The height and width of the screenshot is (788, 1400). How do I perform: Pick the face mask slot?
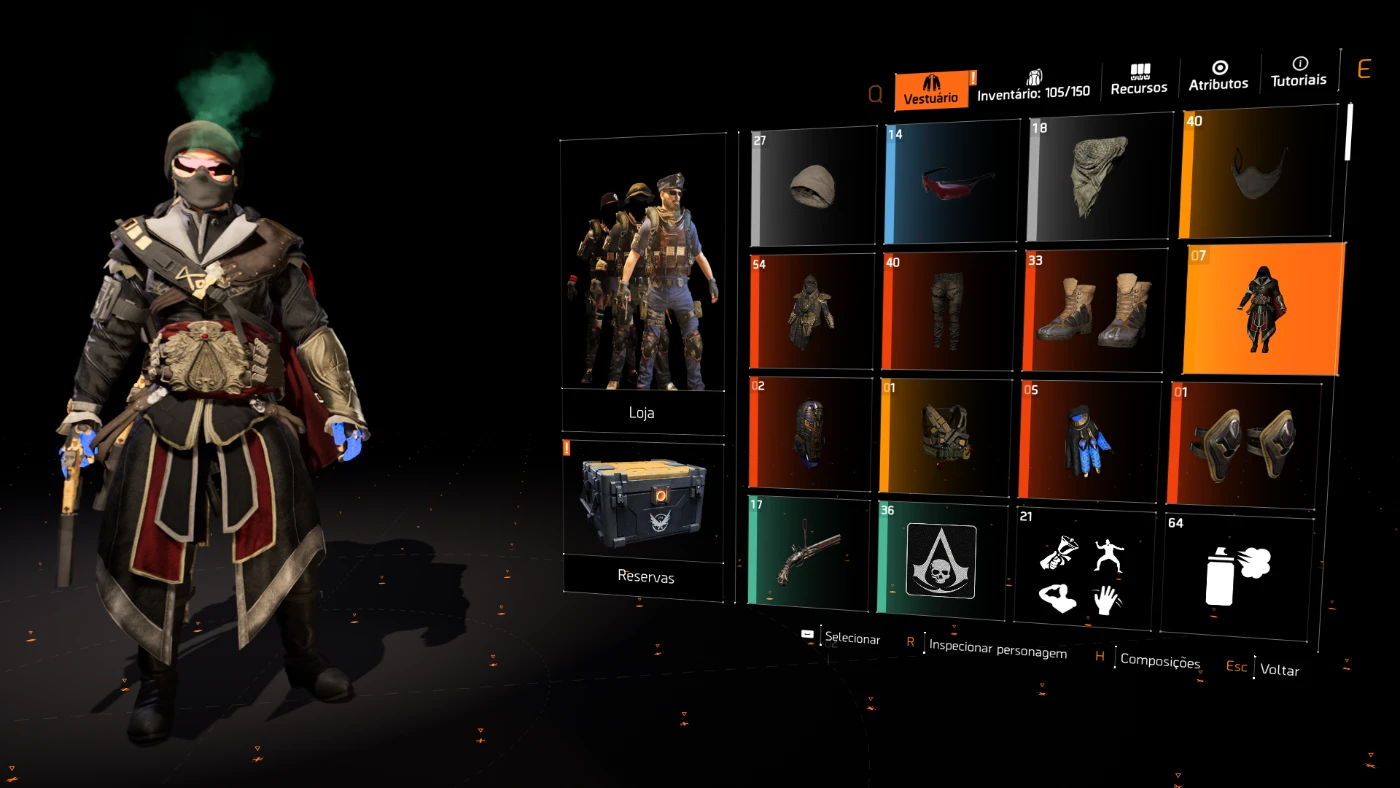[1259, 170]
